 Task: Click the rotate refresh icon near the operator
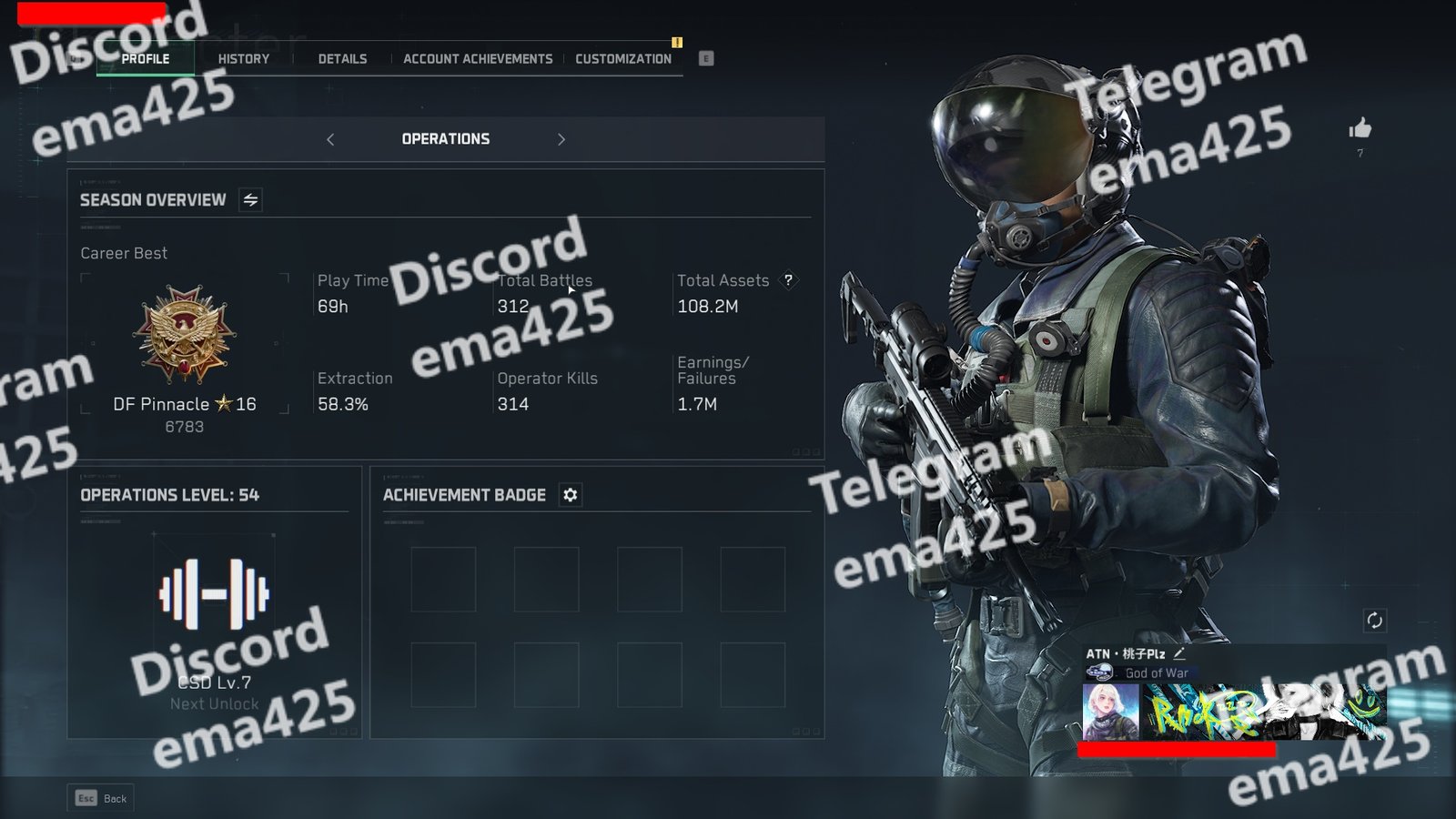click(x=1374, y=621)
